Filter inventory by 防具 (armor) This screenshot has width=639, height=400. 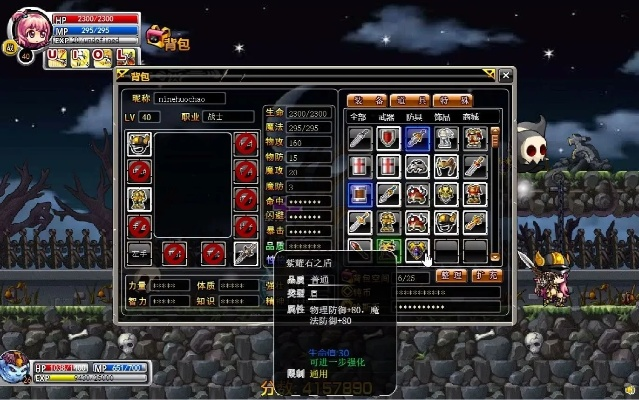click(x=417, y=117)
